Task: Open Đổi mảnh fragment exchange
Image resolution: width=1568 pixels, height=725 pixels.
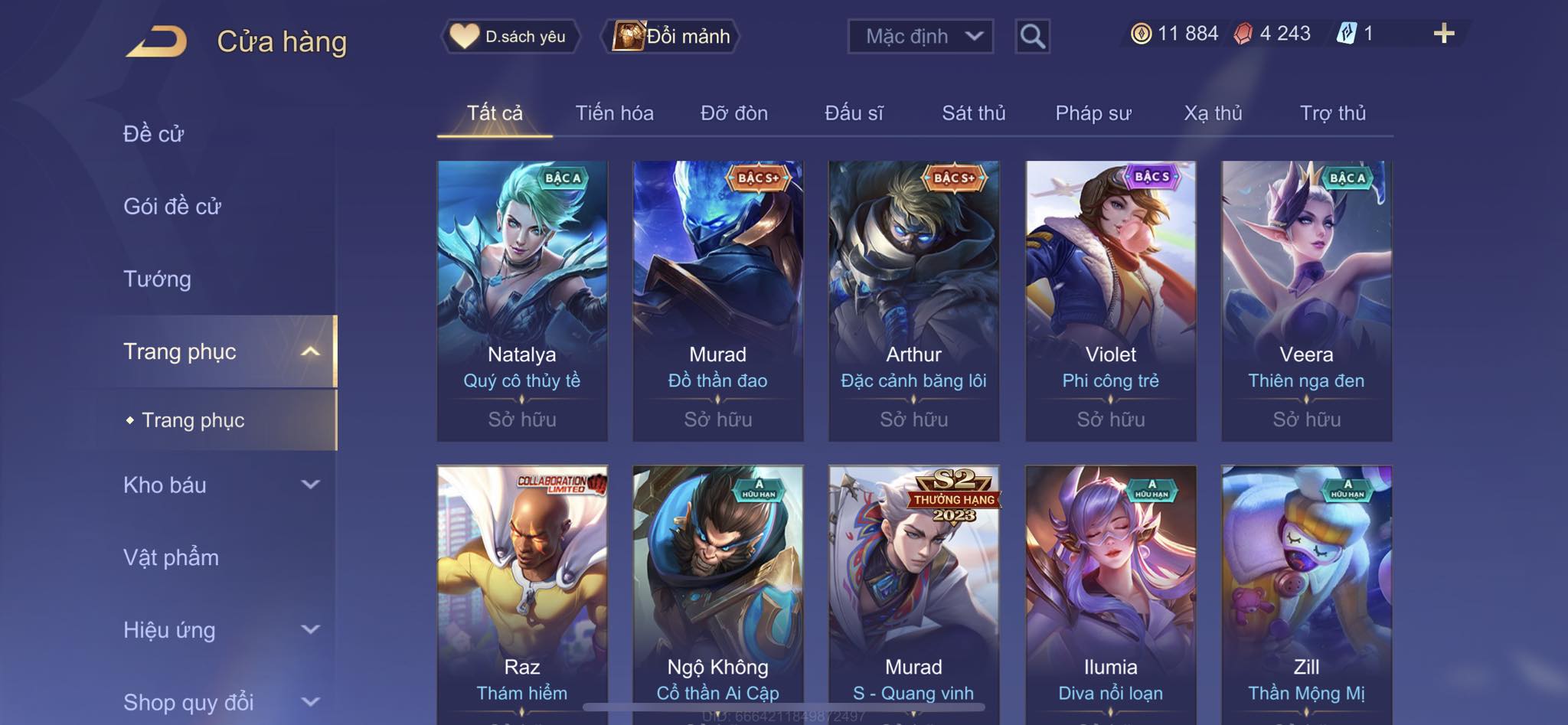Action: [x=672, y=36]
